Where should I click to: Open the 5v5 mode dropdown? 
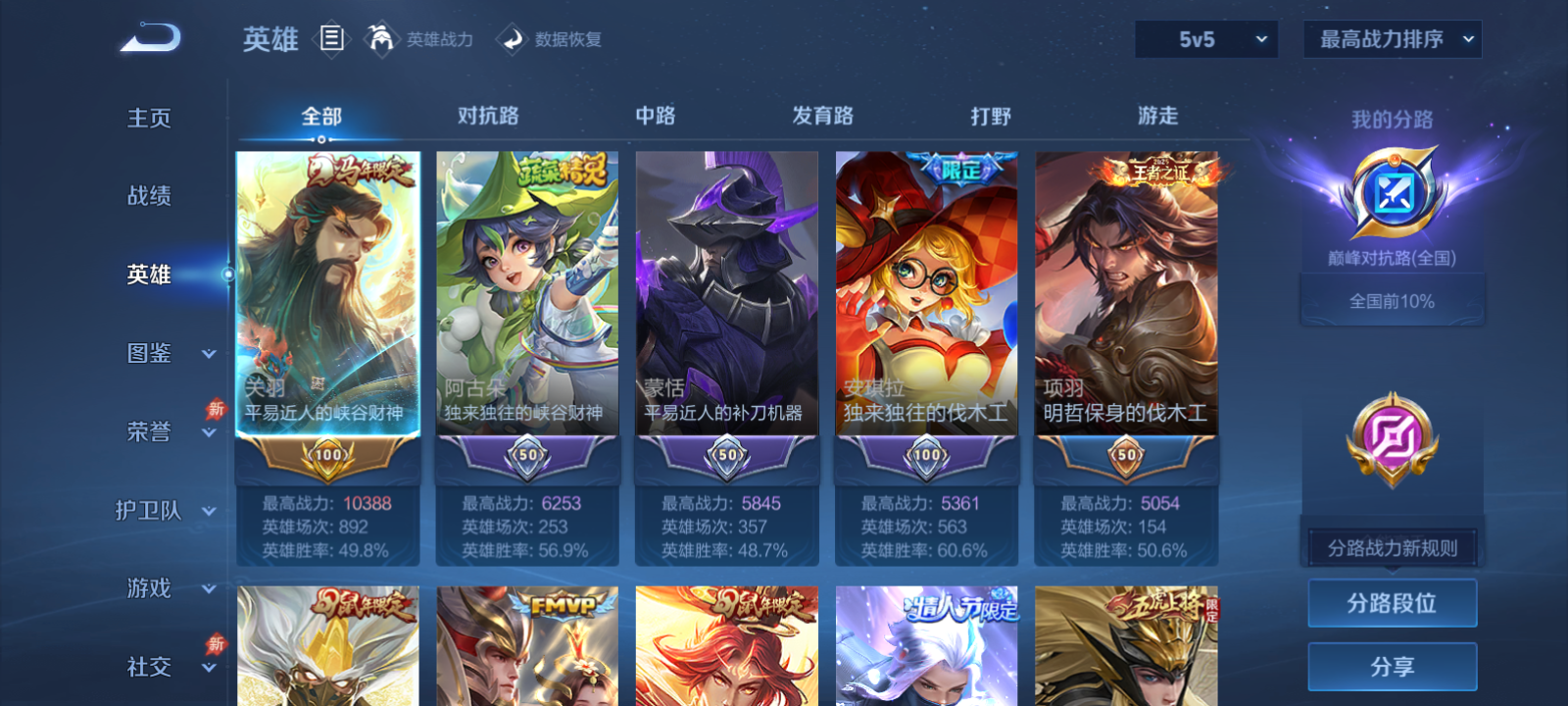pyautogui.click(x=1205, y=39)
